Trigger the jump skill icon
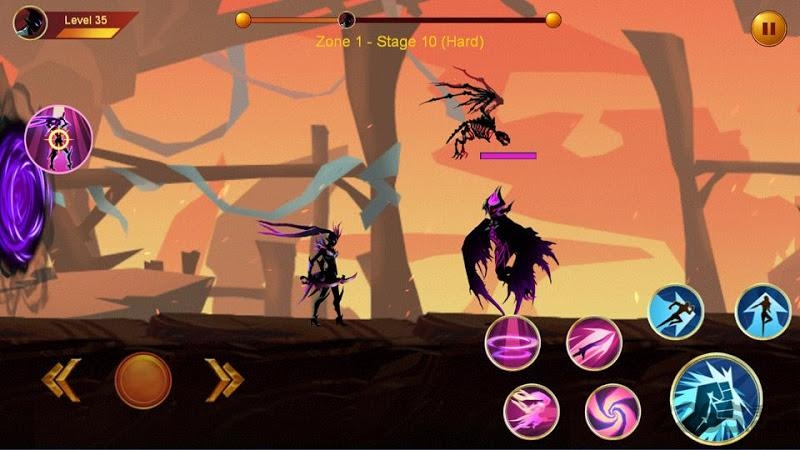The image size is (800, 450). (763, 311)
